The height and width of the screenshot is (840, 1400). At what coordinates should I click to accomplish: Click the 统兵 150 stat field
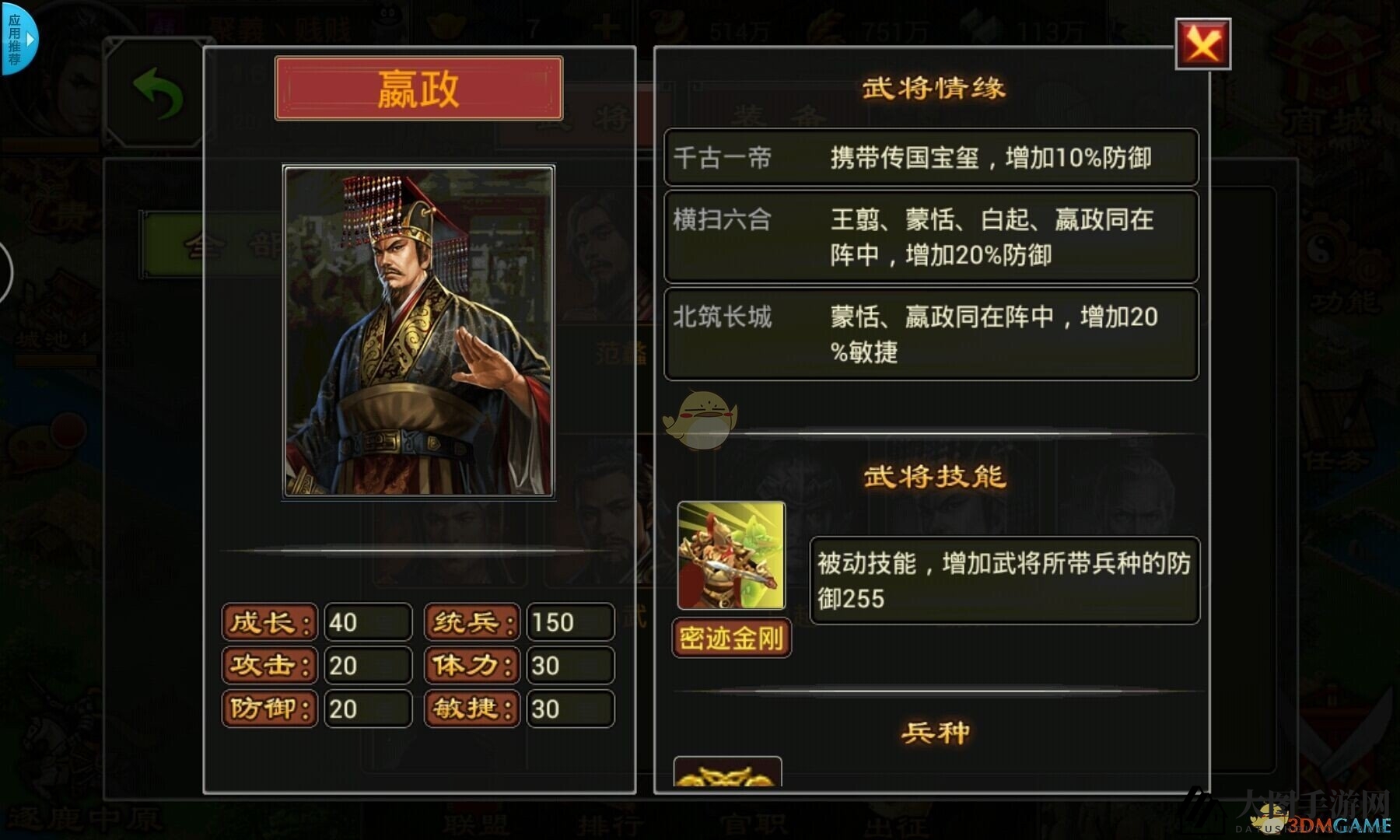569,622
